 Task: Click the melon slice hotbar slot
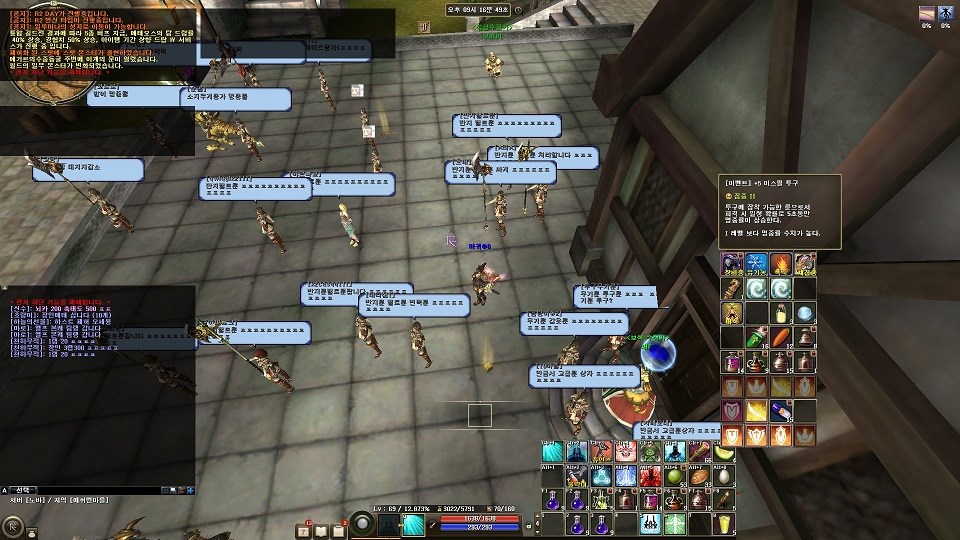(722, 453)
